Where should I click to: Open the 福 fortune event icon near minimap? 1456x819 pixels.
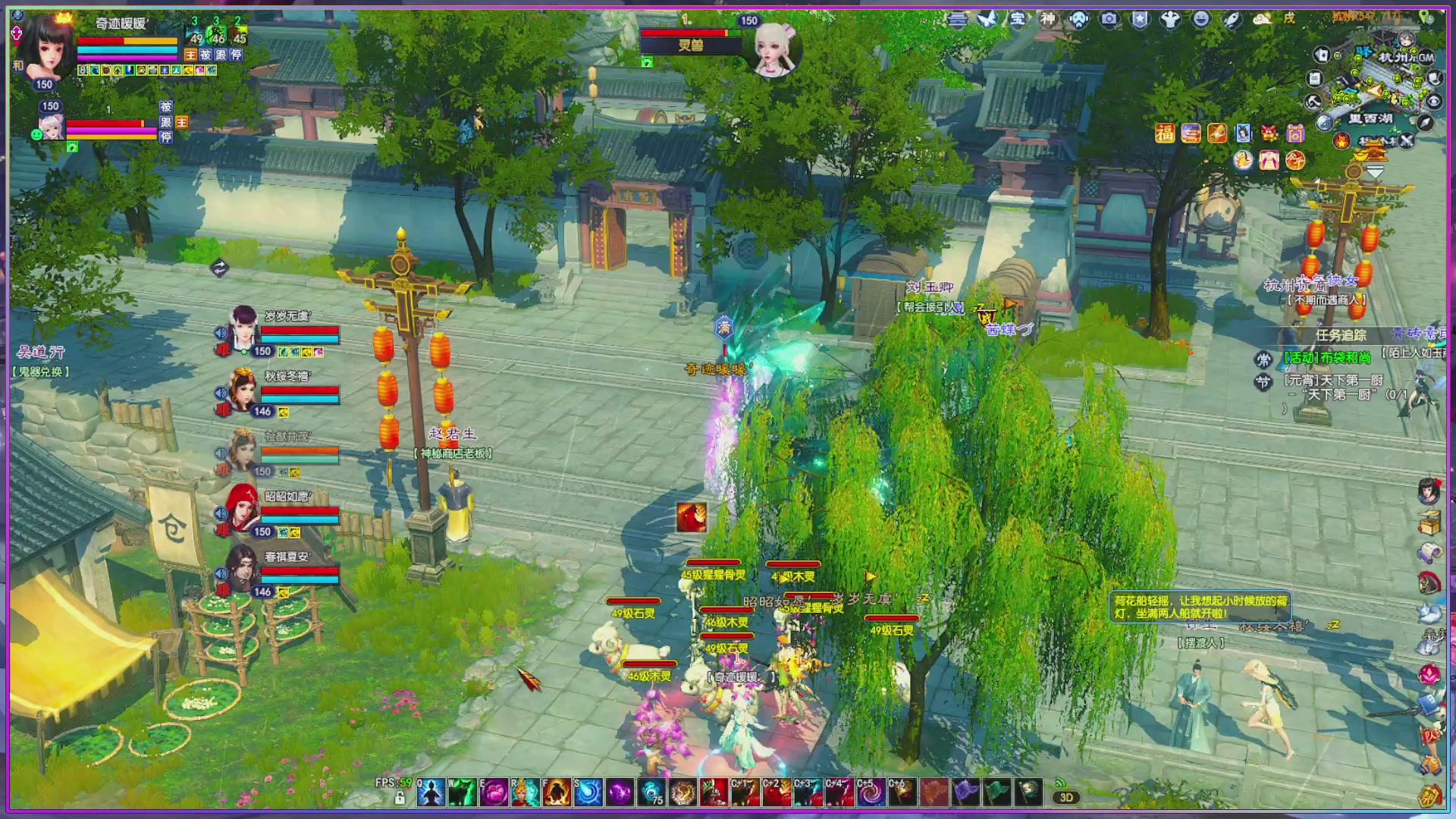point(1166,132)
